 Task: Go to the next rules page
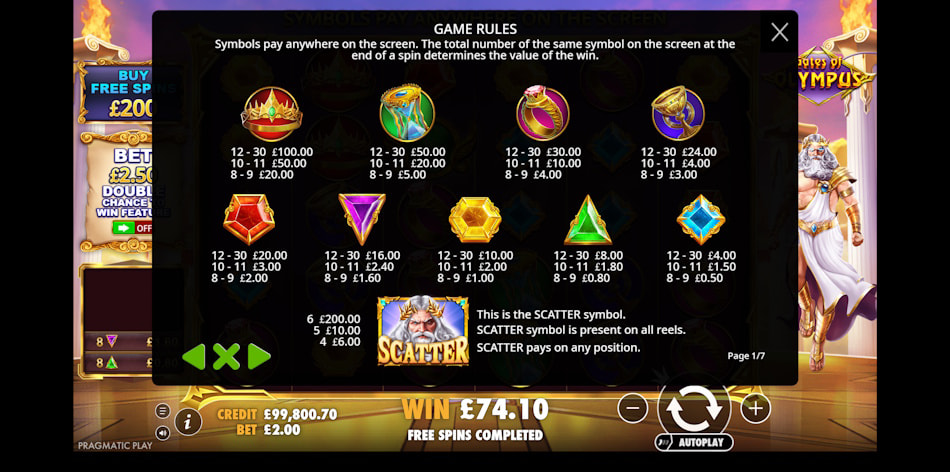[259, 356]
